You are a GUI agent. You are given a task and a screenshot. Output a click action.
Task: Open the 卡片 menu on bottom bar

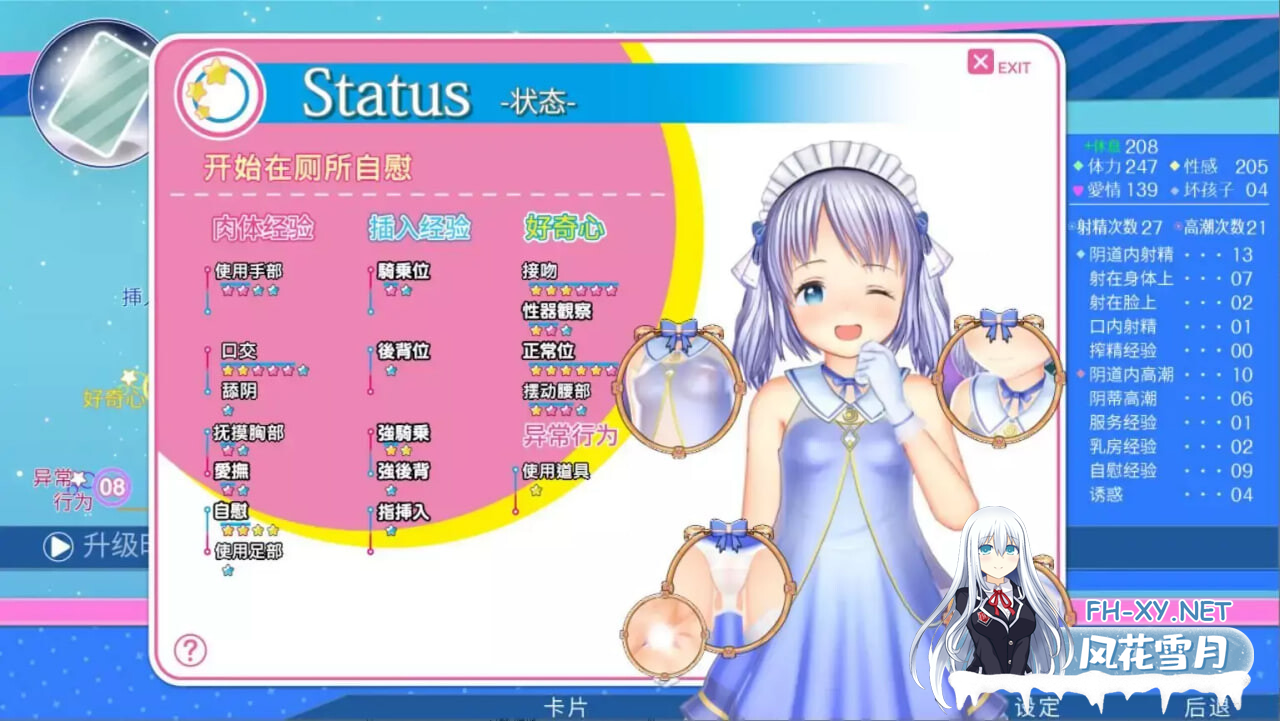tap(565, 707)
